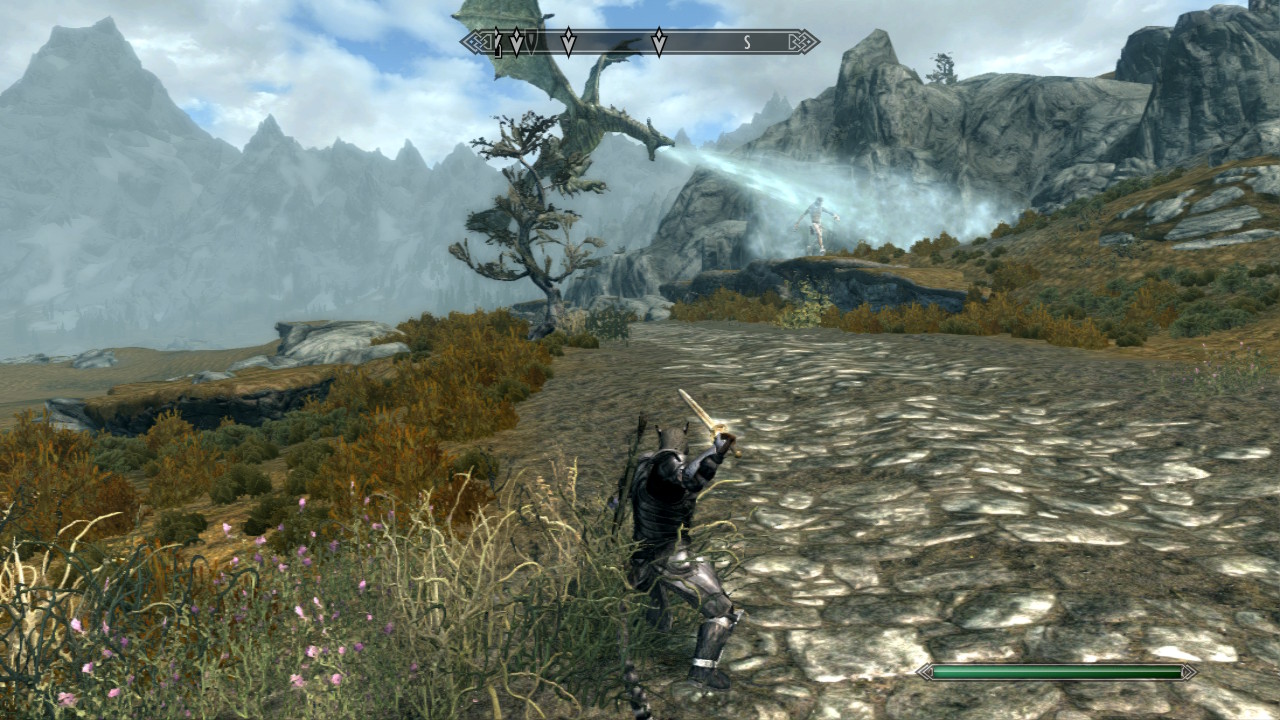Click the south S heading on the compass
Image resolution: width=1280 pixels, height=720 pixels.
(746, 42)
